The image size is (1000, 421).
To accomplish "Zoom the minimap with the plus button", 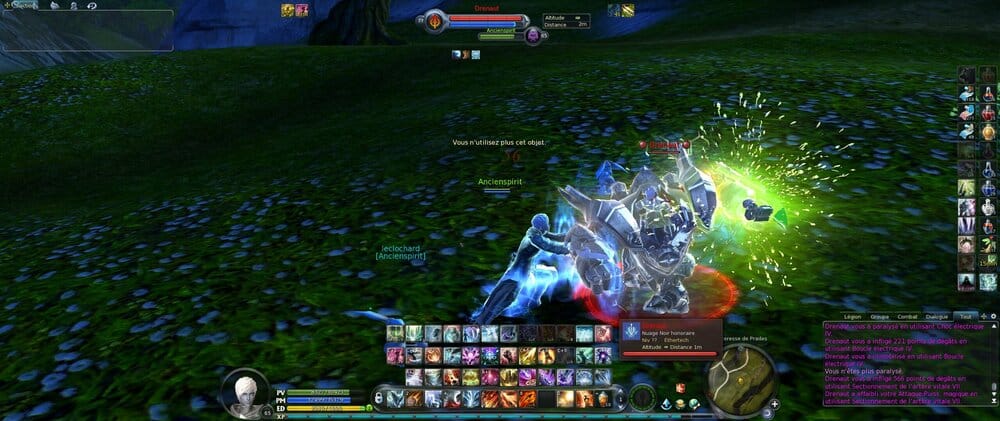I will point(774,403).
